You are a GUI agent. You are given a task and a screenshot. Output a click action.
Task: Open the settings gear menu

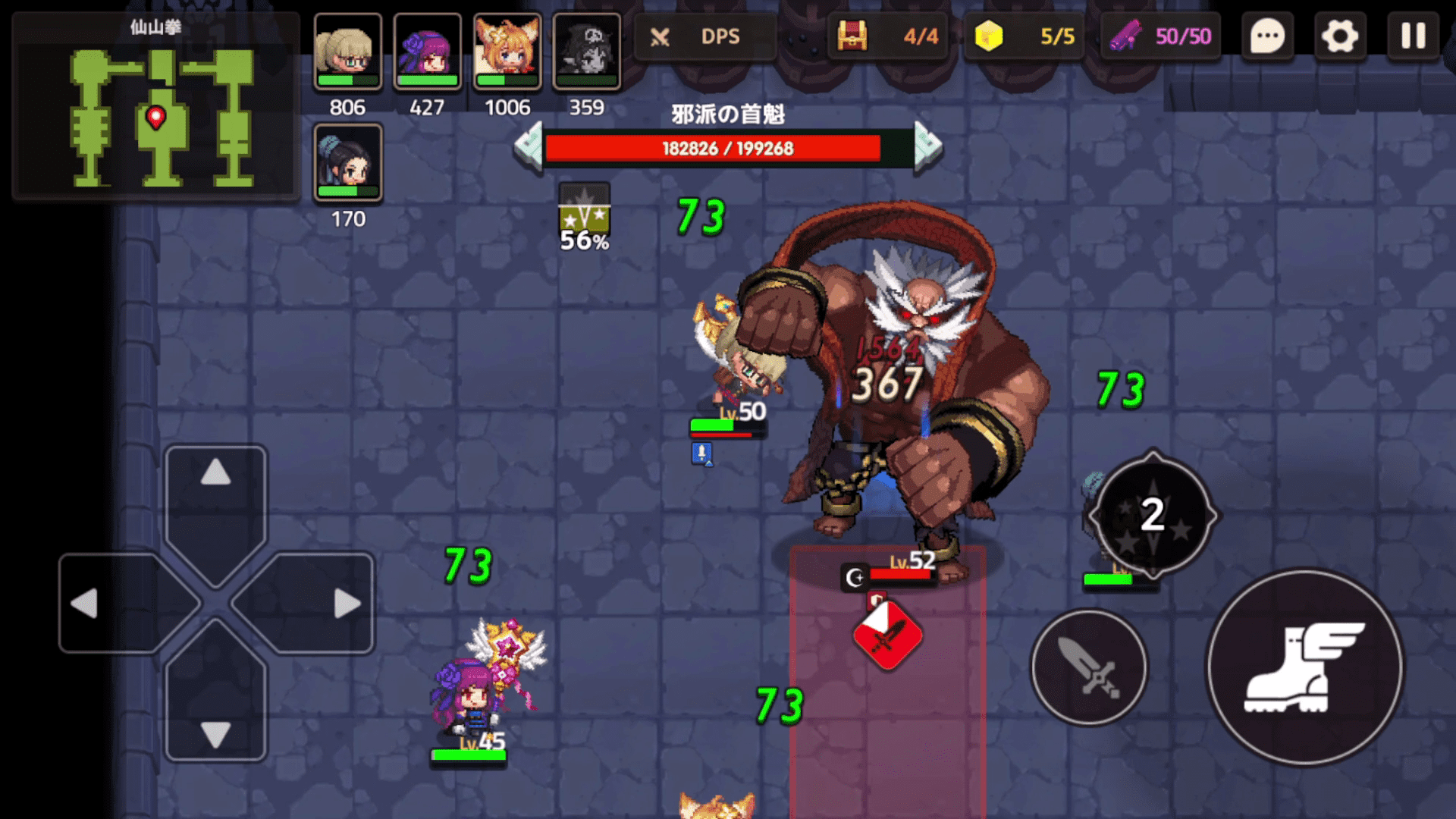tap(1340, 36)
